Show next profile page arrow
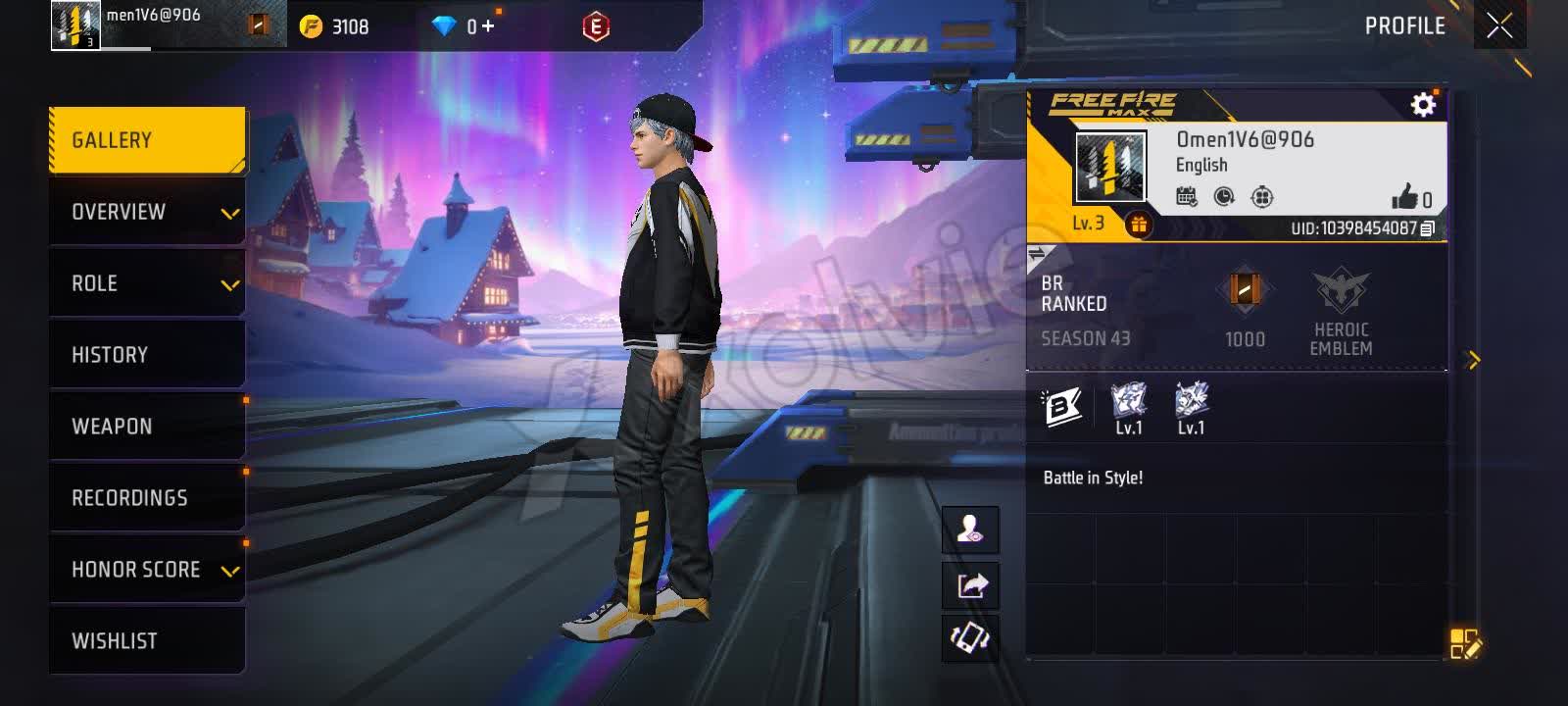This screenshot has width=1568, height=706. [x=1472, y=361]
